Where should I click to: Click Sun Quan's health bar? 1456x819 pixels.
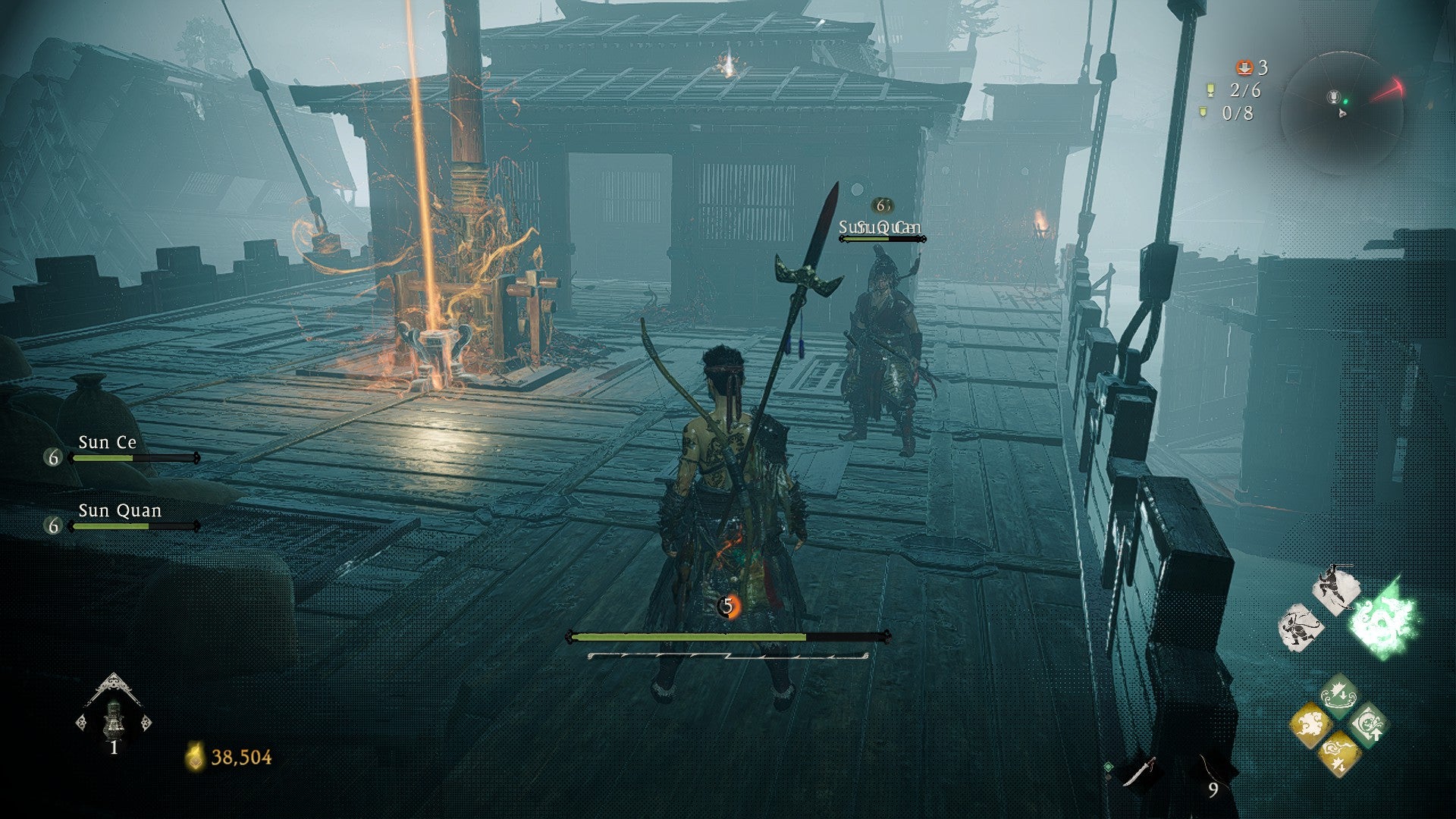click(133, 526)
